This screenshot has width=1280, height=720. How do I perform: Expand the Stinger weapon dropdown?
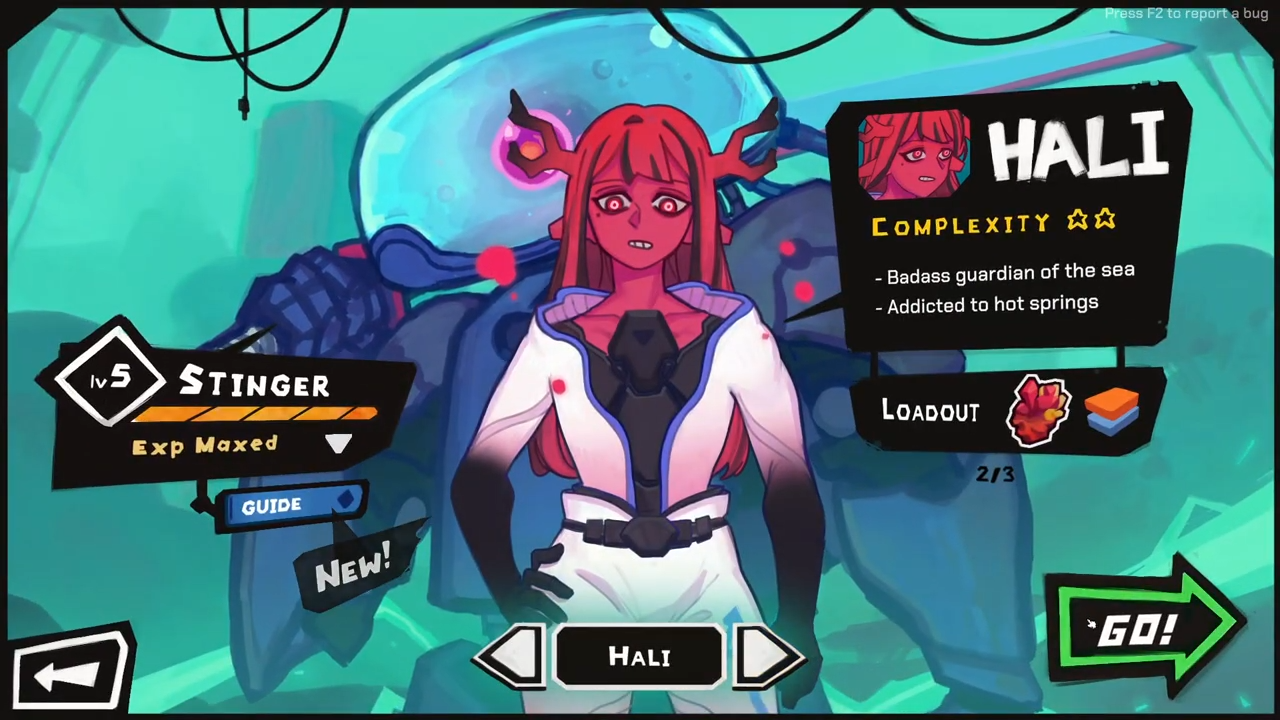click(x=338, y=444)
